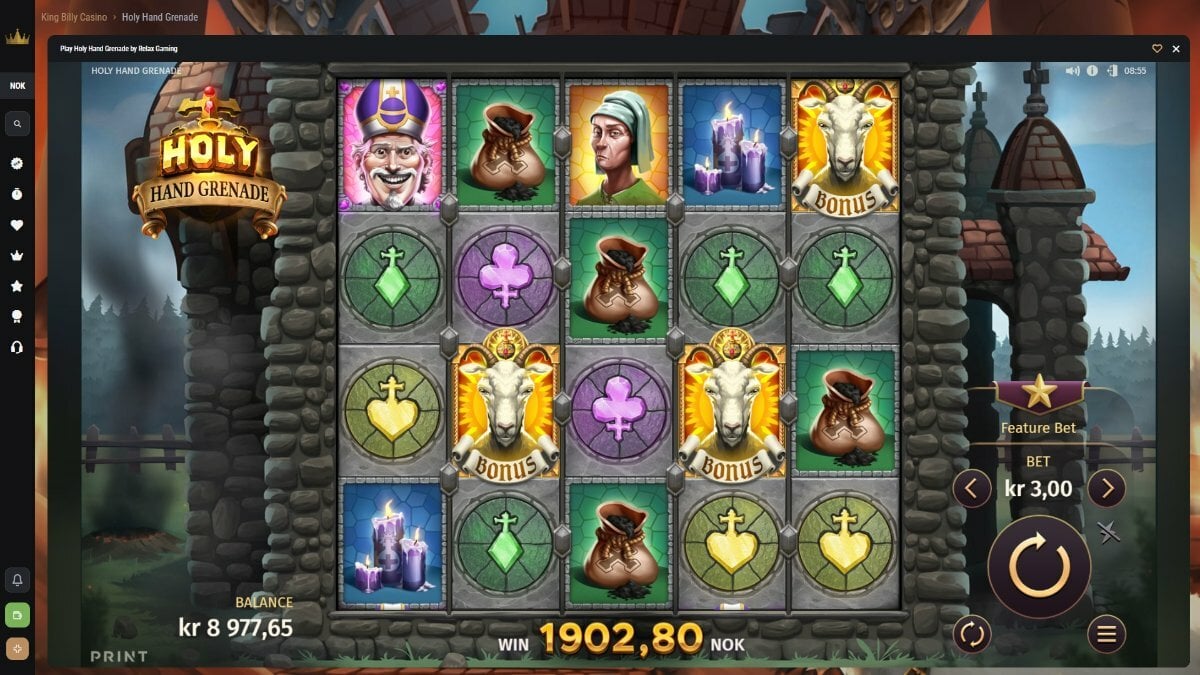The height and width of the screenshot is (675, 1200).
Task: Open notifications bell in sidebar
Action: [x=17, y=580]
